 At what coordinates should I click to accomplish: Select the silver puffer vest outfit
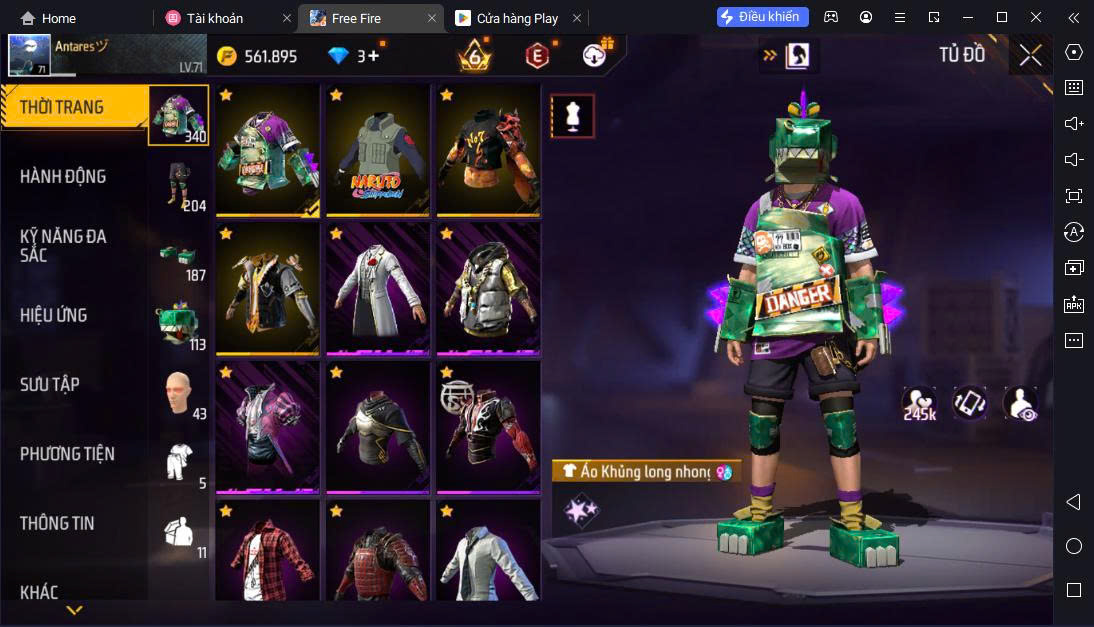487,288
